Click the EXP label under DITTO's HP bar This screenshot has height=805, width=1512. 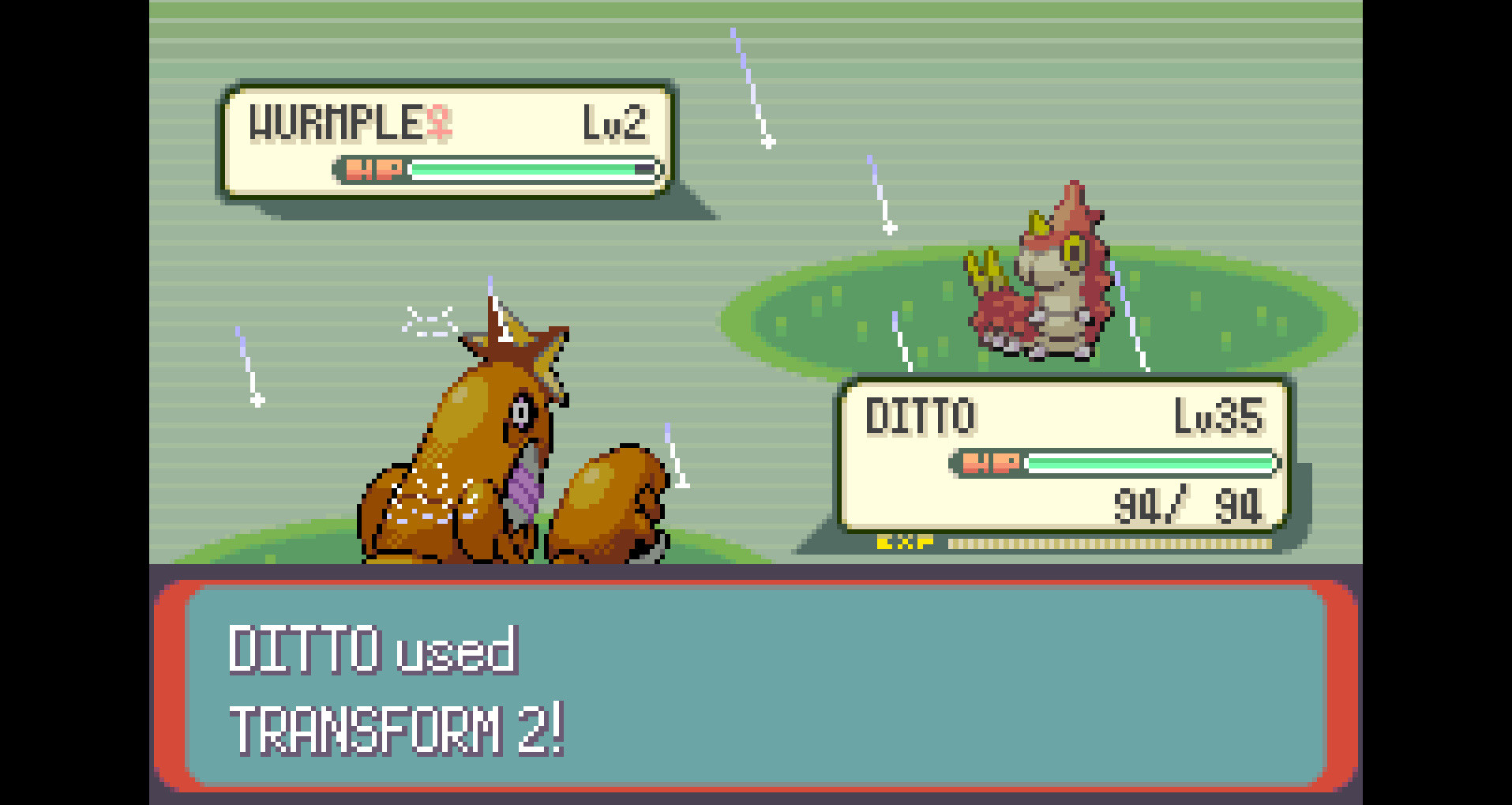click(905, 542)
